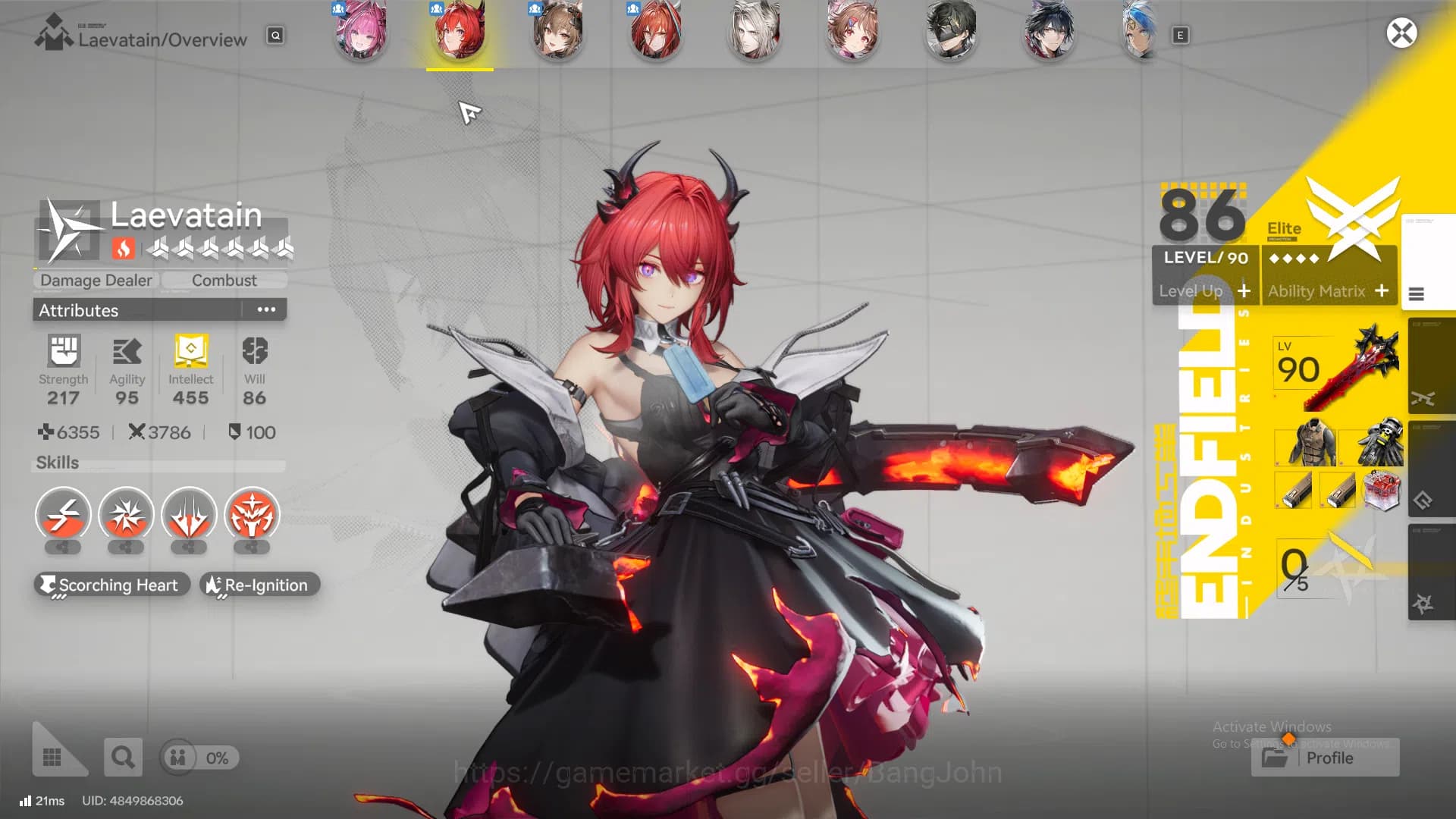Toggle the 0% trust indicator at bottom
The image size is (1456, 819).
click(x=199, y=757)
